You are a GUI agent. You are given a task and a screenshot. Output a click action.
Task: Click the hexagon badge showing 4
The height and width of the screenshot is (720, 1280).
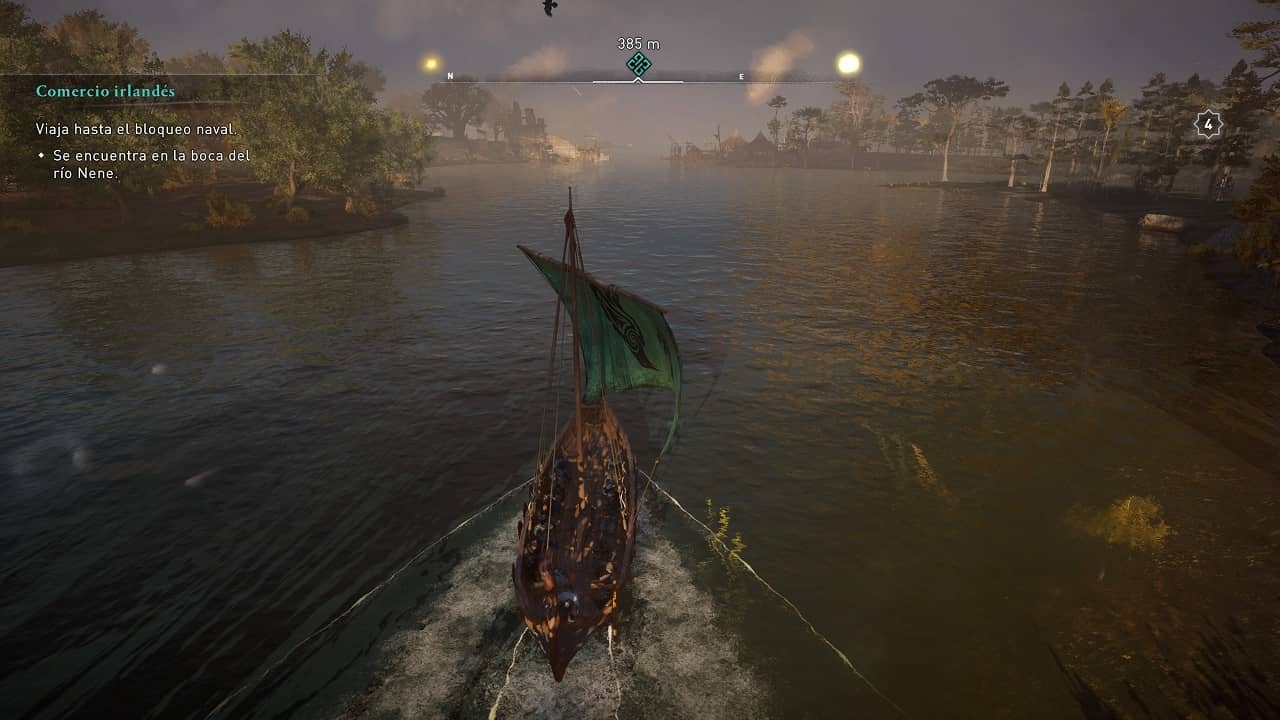1208,124
